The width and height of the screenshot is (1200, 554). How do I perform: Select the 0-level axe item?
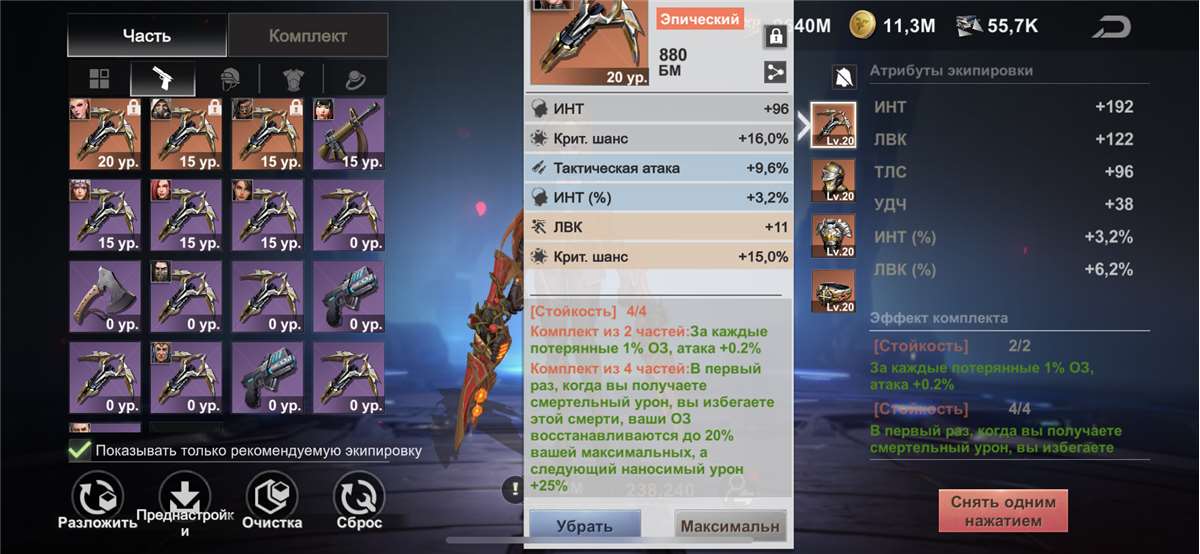click(105, 297)
